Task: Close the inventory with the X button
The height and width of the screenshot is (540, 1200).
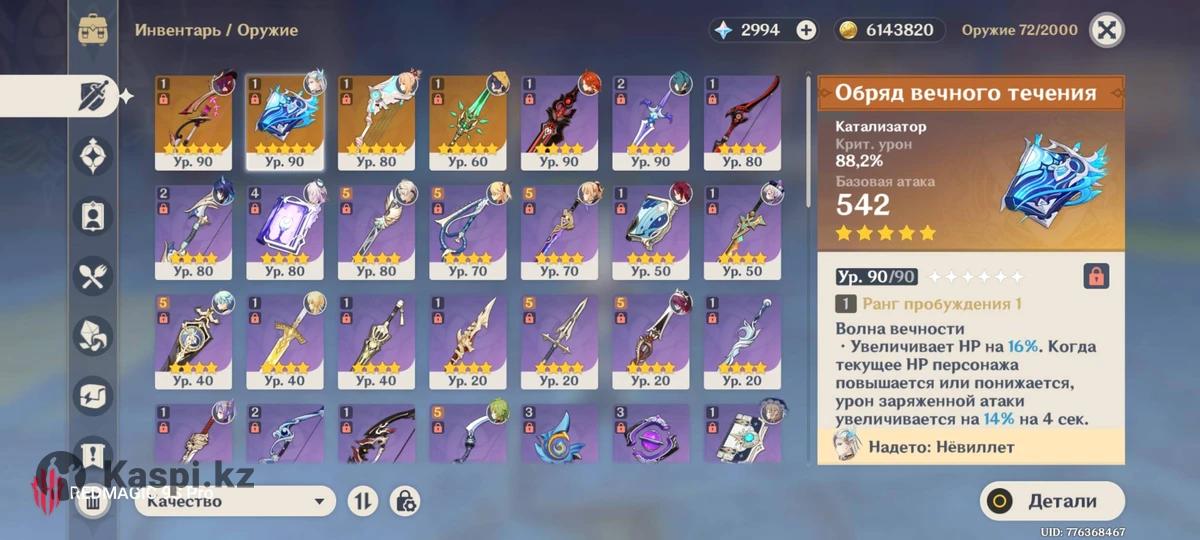Action: tap(1106, 30)
